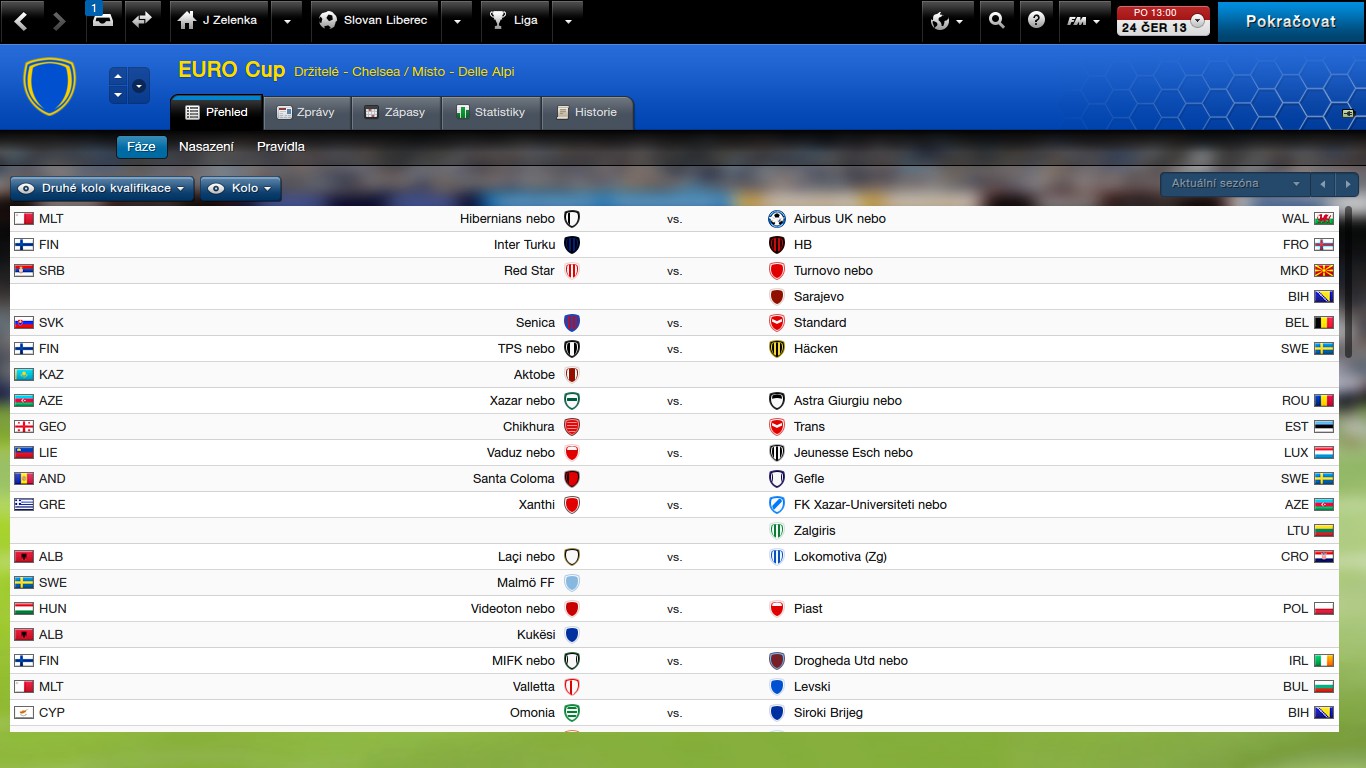Screen dimensions: 1366x768
Task: Switch to the Statistiky tab
Action: (x=491, y=112)
